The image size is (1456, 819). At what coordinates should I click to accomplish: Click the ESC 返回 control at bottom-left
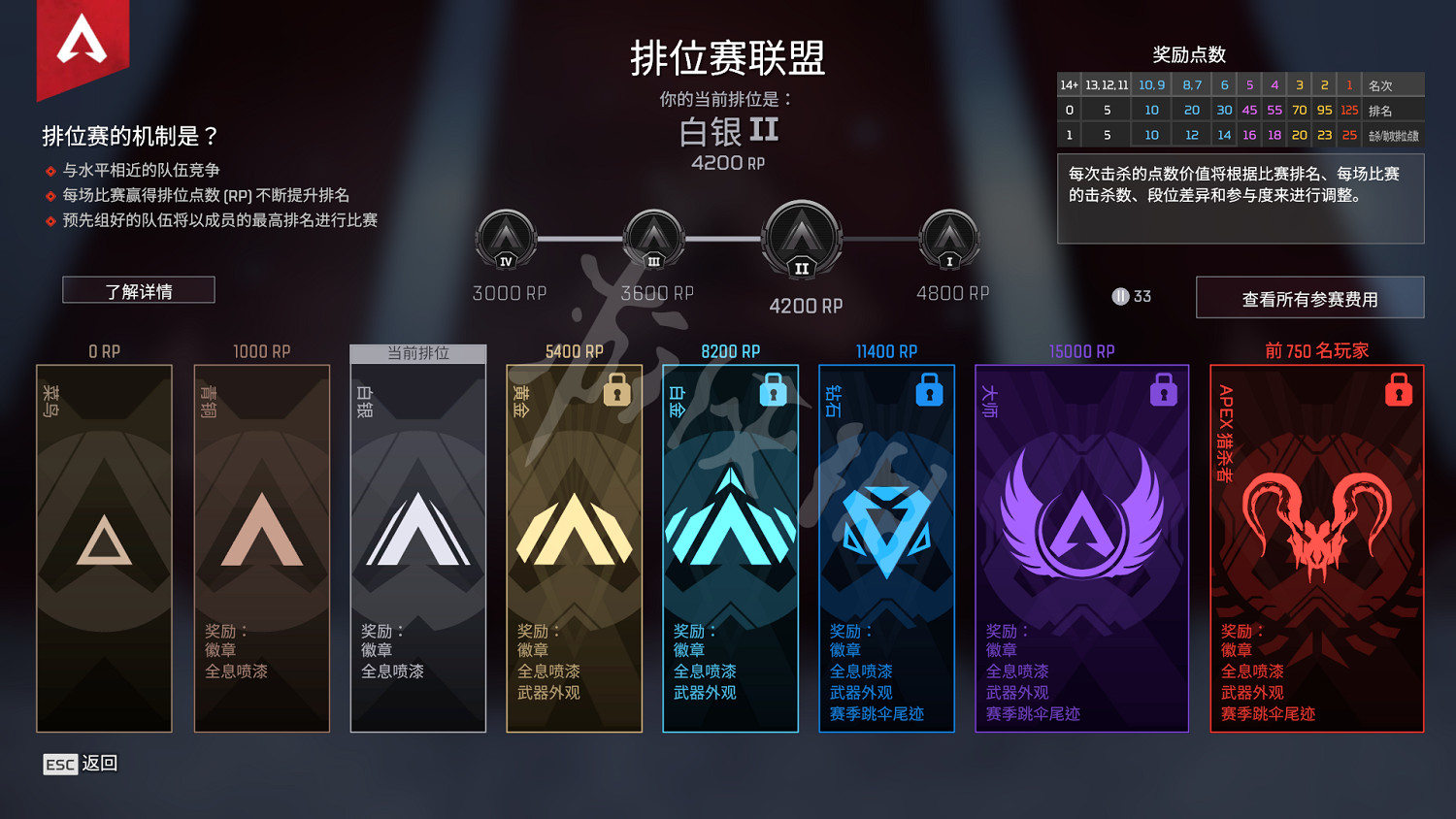point(80,765)
